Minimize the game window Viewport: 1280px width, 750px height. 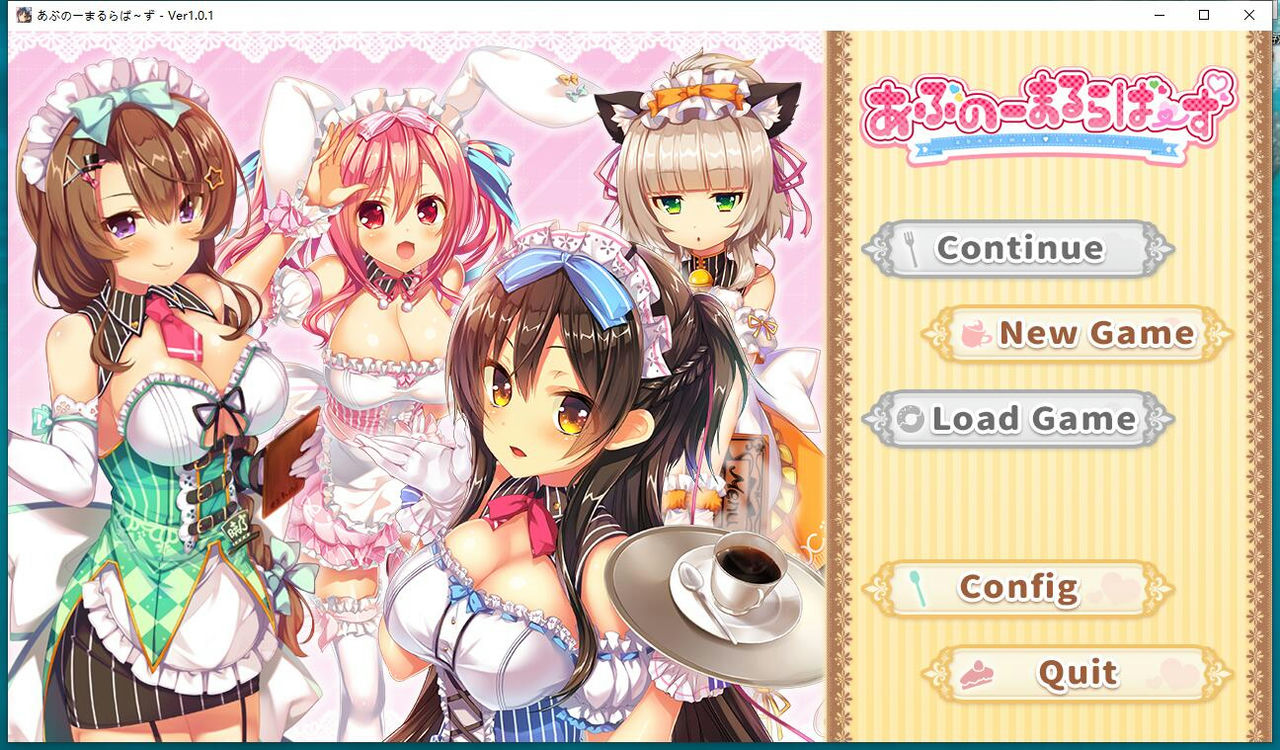pyautogui.click(x=1157, y=15)
